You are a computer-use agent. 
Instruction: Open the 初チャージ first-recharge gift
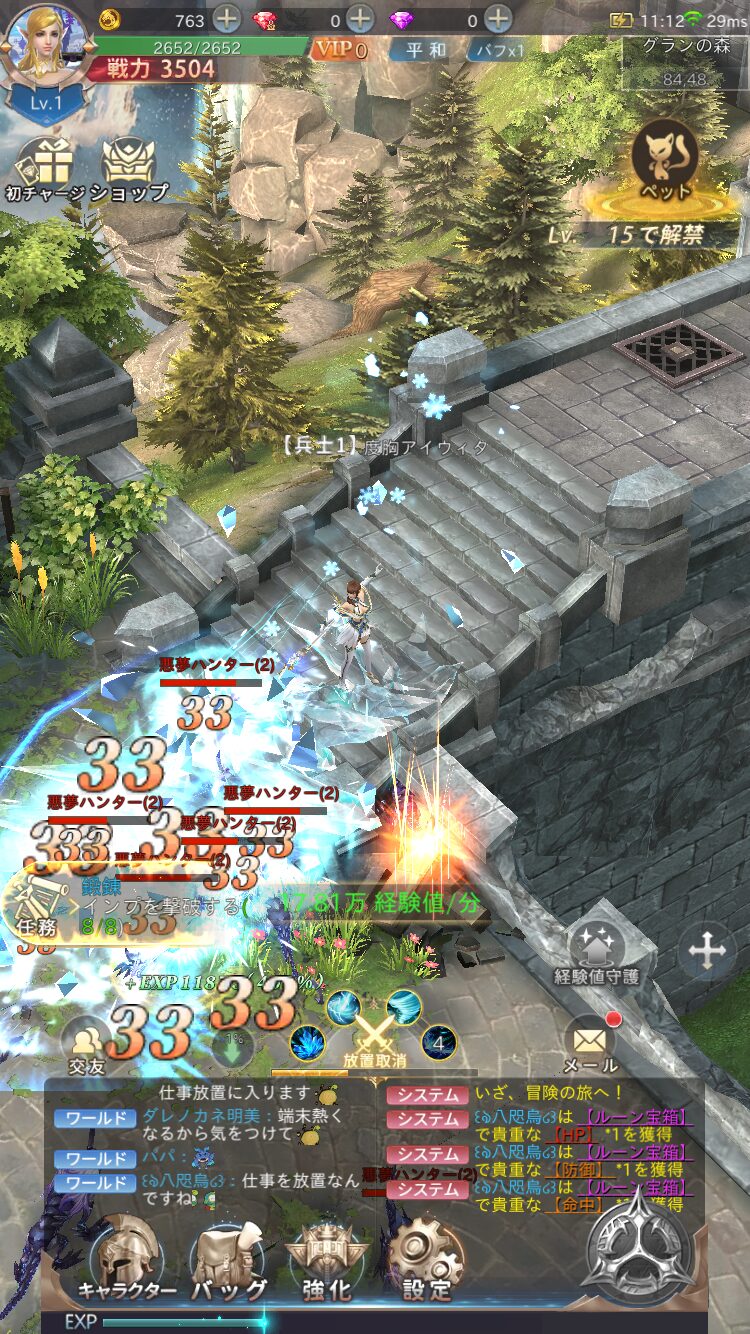tap(44, 170)
